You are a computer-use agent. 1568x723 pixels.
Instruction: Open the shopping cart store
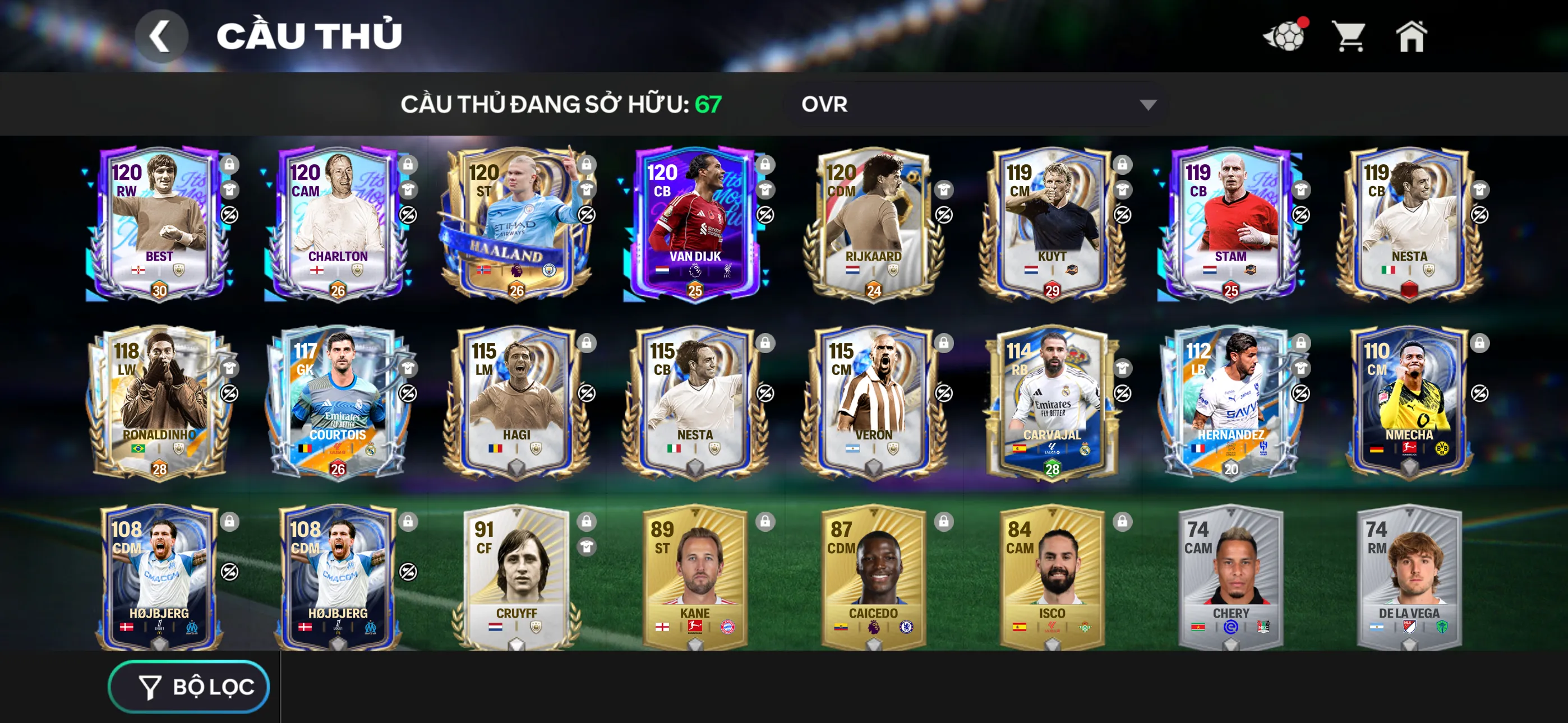pyautogui.click(x=1348, y=37)
